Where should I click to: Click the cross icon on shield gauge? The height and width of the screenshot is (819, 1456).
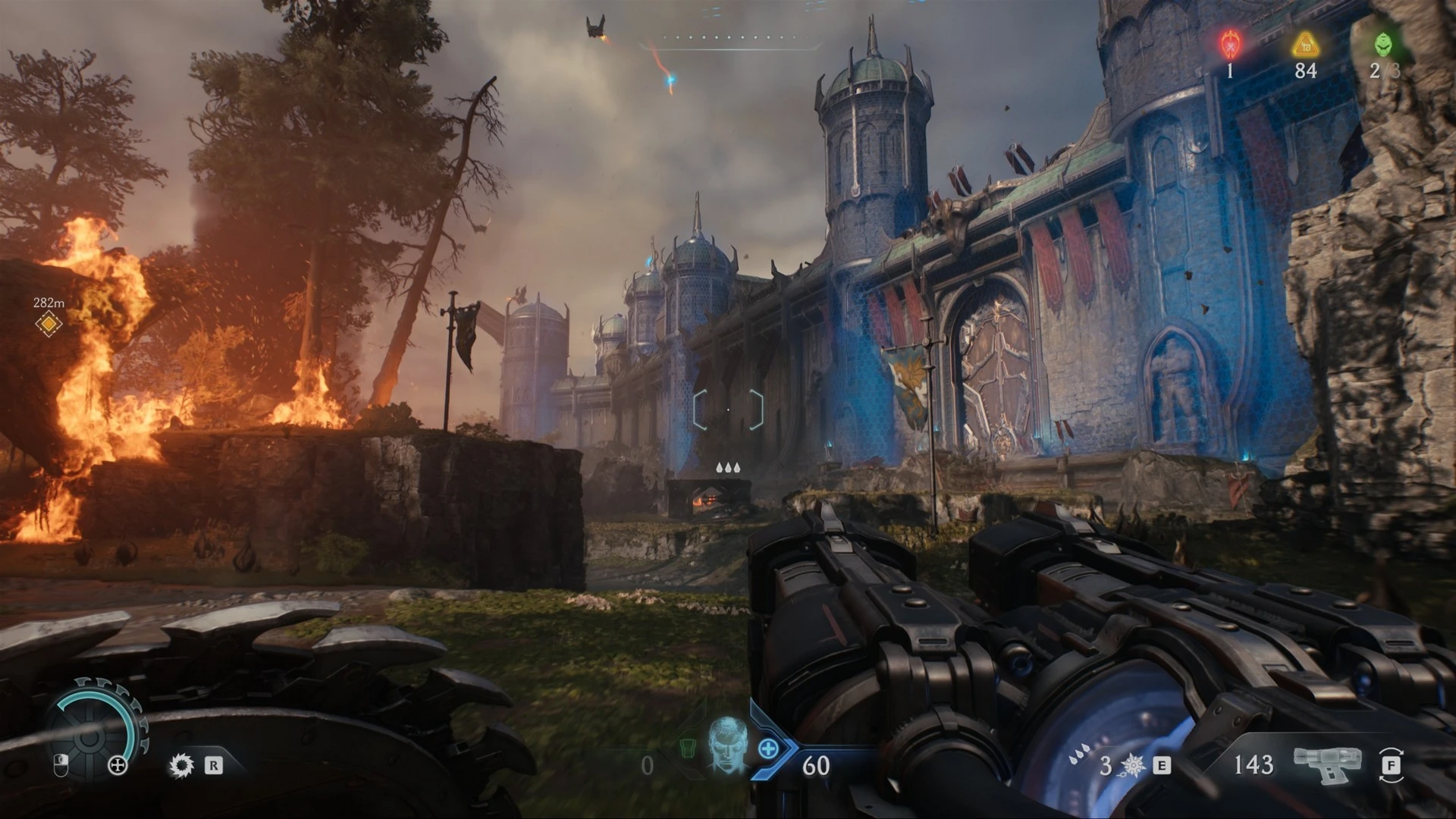[118, 765]
